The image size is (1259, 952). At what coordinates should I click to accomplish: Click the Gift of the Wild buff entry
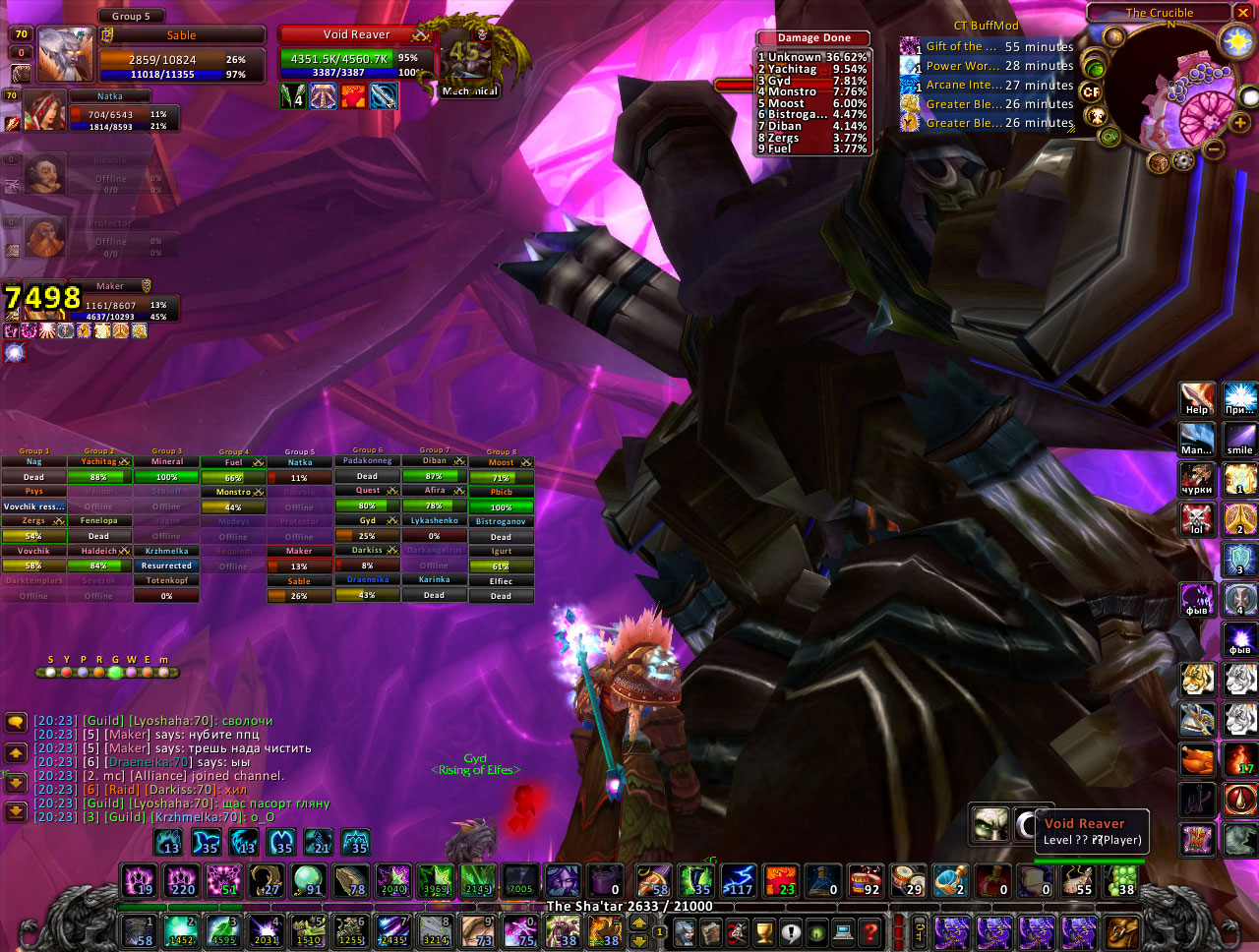(959, 47)
